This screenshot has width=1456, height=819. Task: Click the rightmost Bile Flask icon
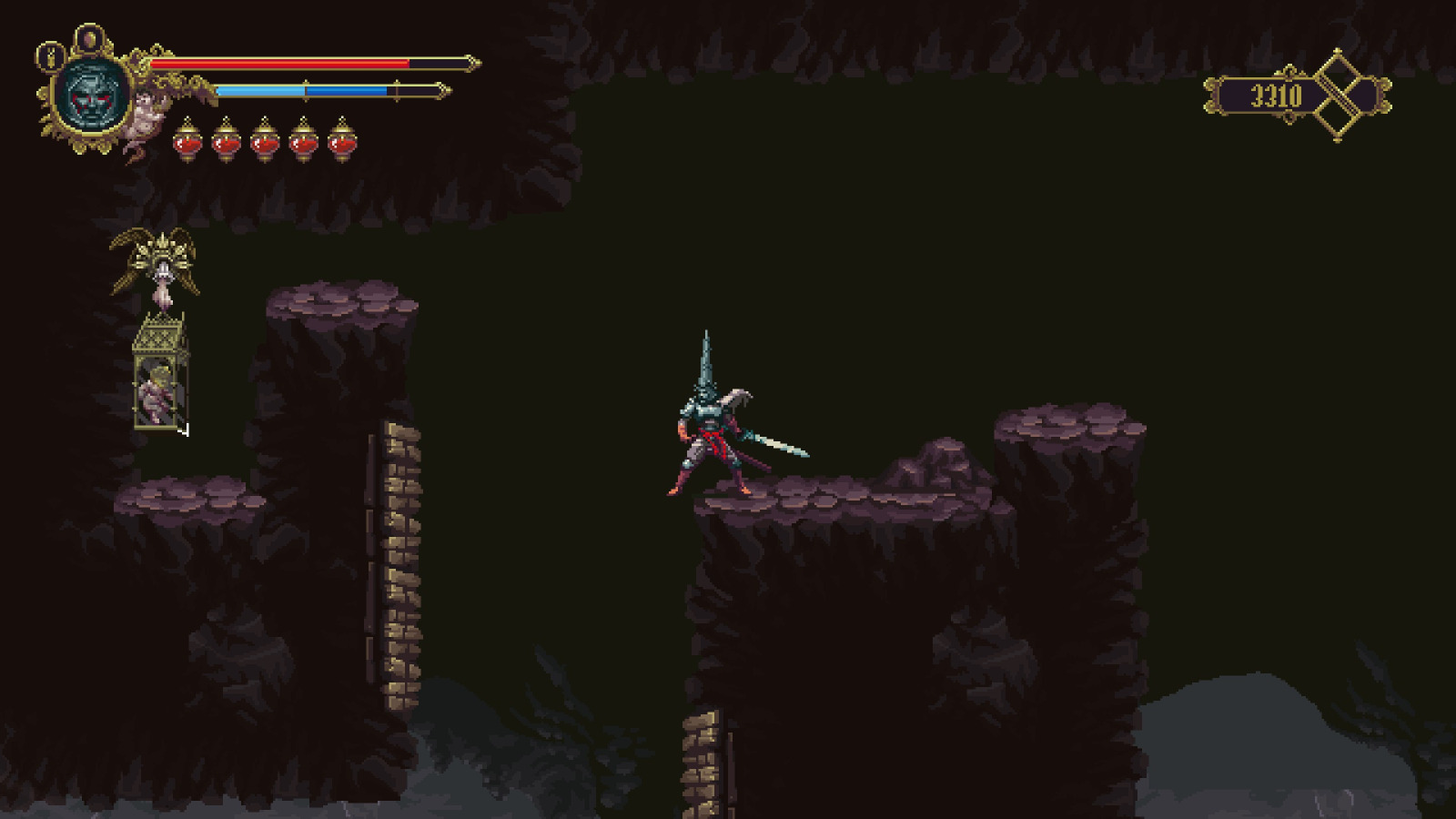[x=342, y=141]
